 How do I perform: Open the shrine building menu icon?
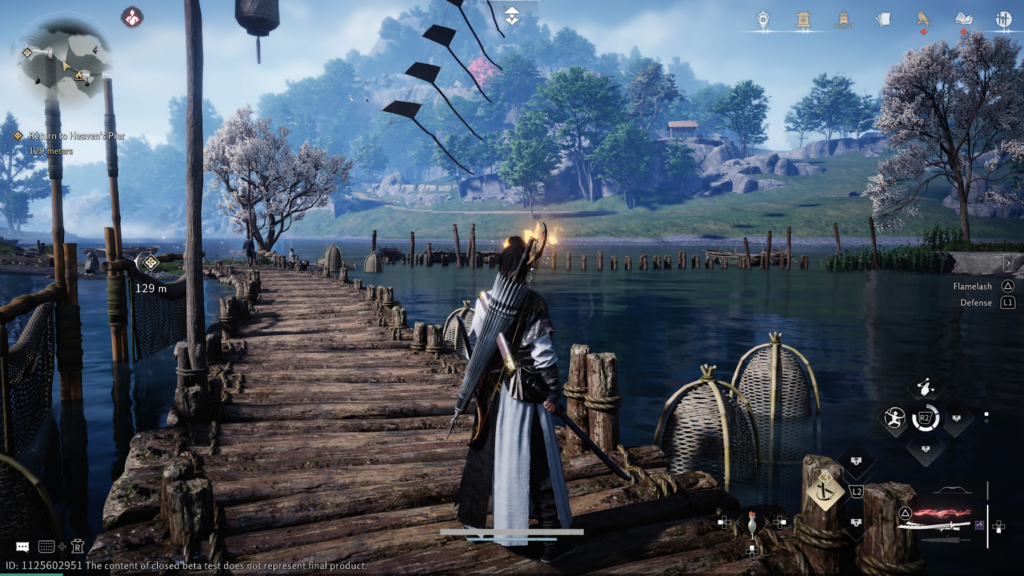(x=803, y=19)
